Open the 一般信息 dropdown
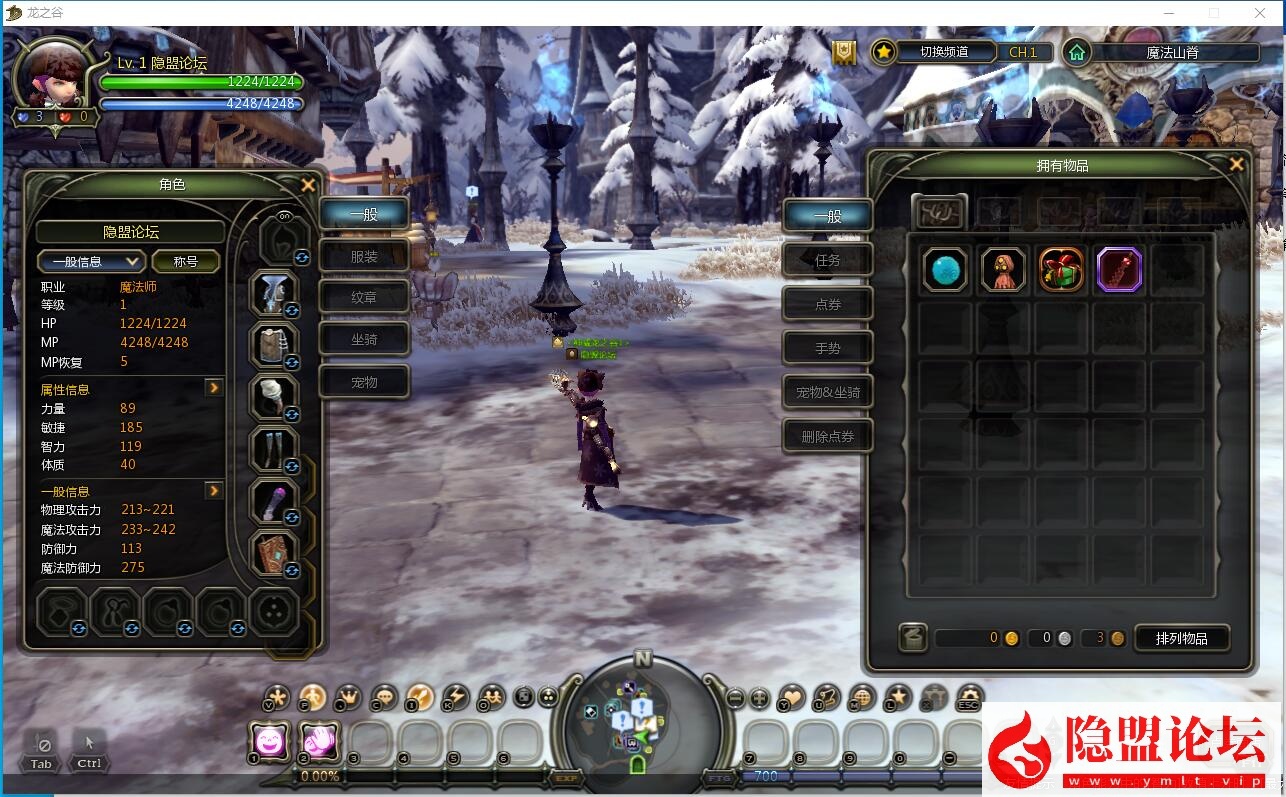This screenshot has height=797, width=1286. [x=92, y=261]
